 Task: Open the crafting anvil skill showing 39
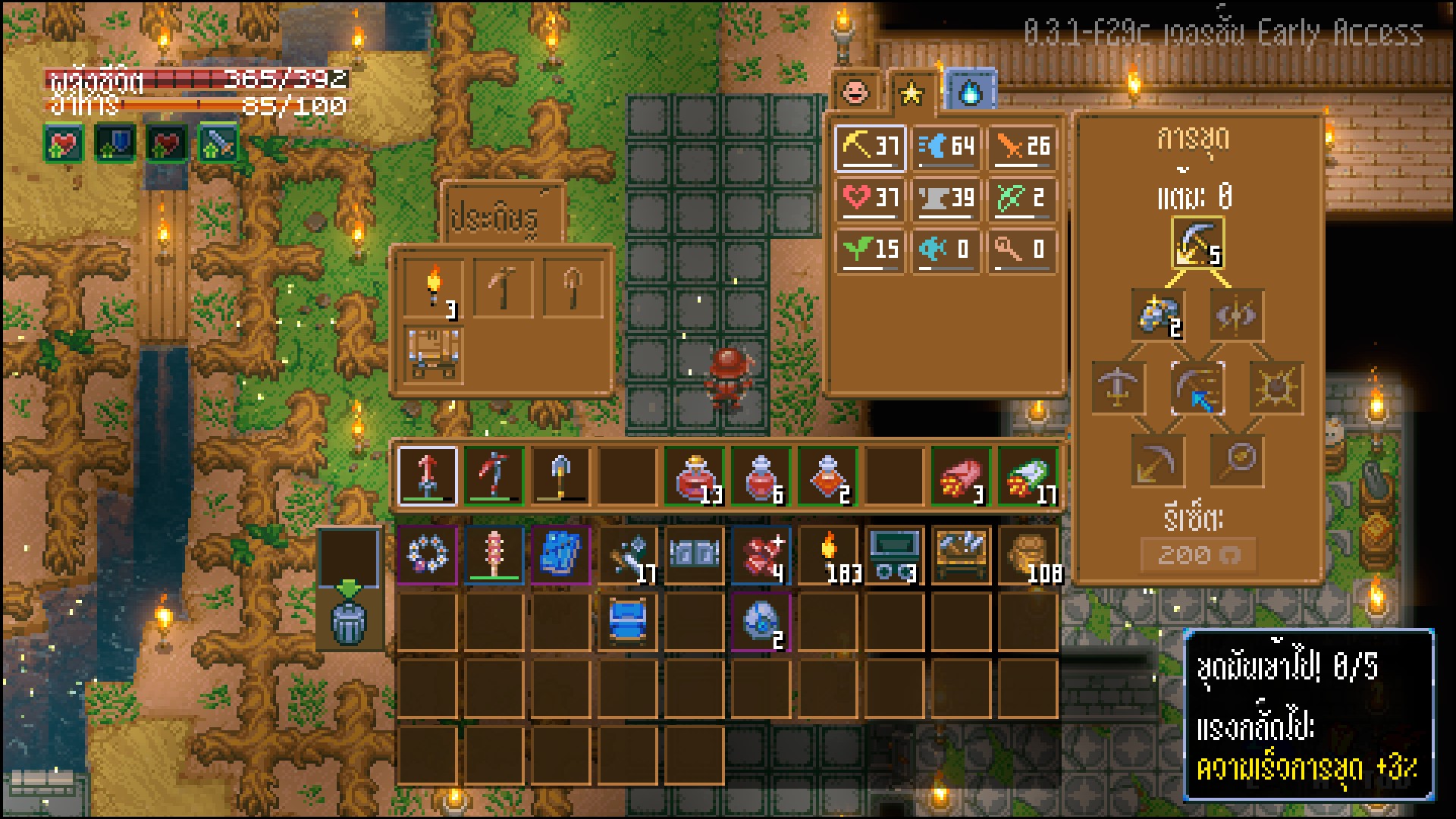946,199
